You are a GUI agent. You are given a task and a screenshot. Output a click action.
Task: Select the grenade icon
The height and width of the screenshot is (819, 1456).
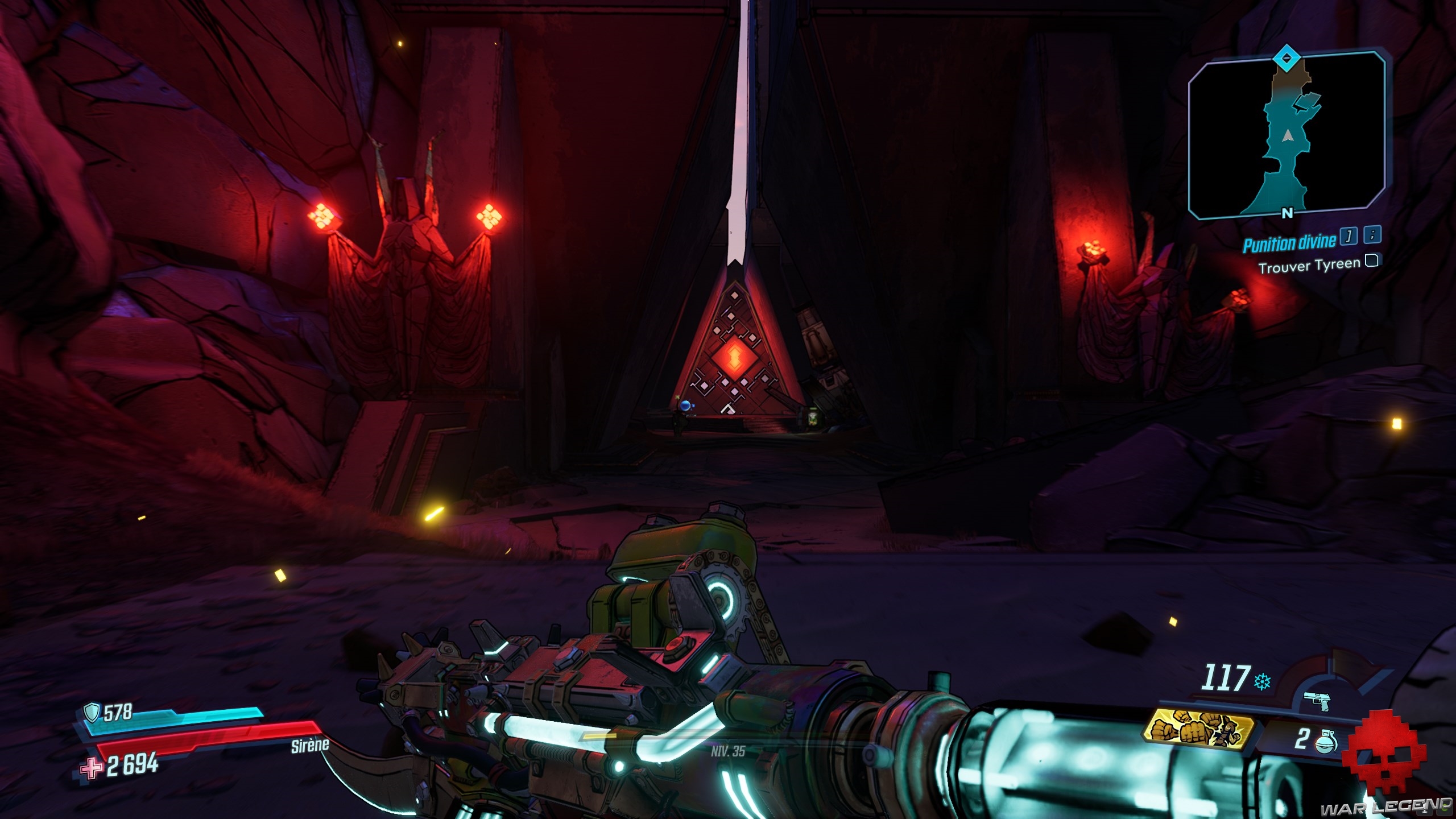(x=1326, y=739)
